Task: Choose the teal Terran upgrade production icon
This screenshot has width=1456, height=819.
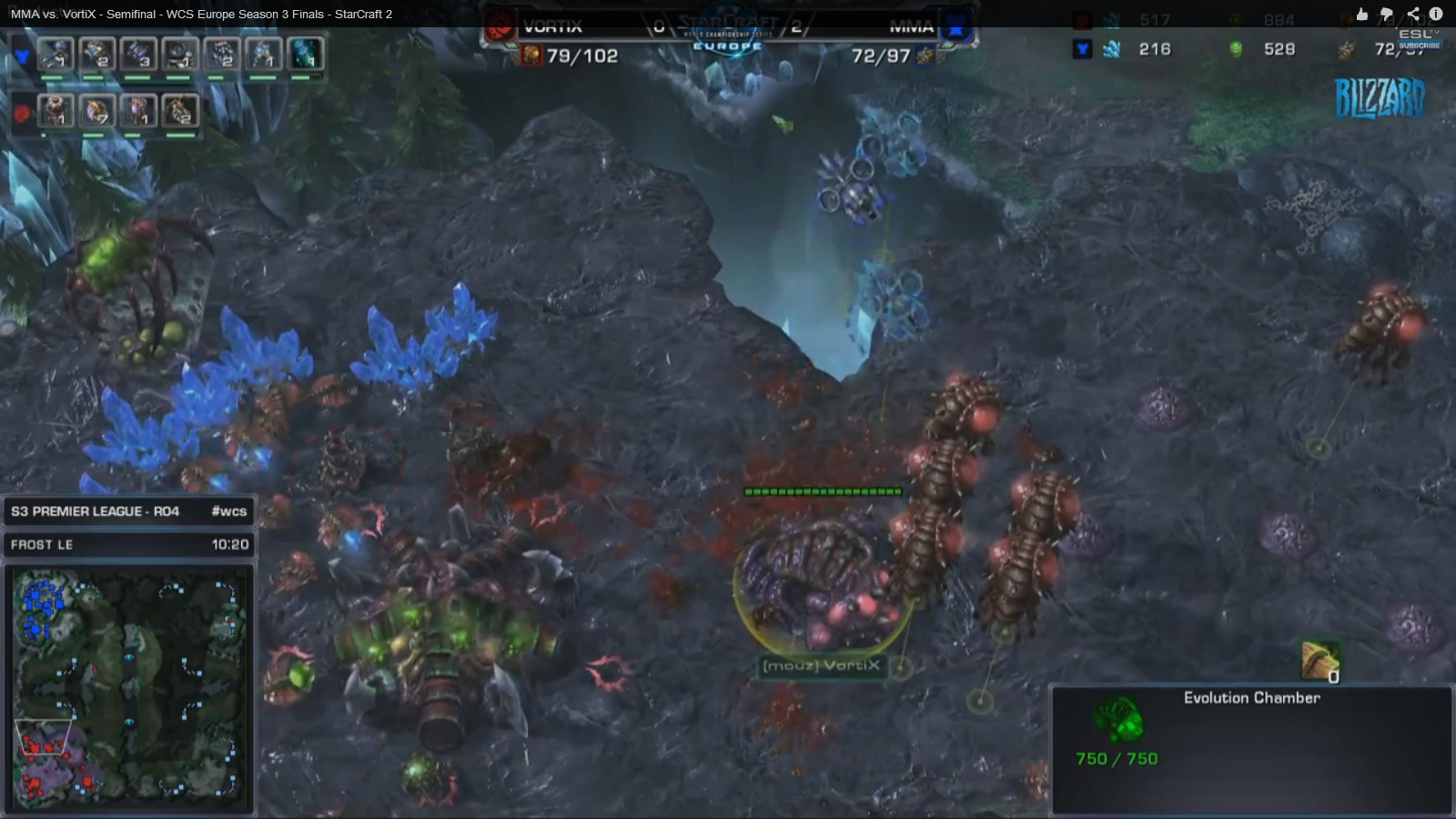Action: pyautogui.click(x=305, y=55)
